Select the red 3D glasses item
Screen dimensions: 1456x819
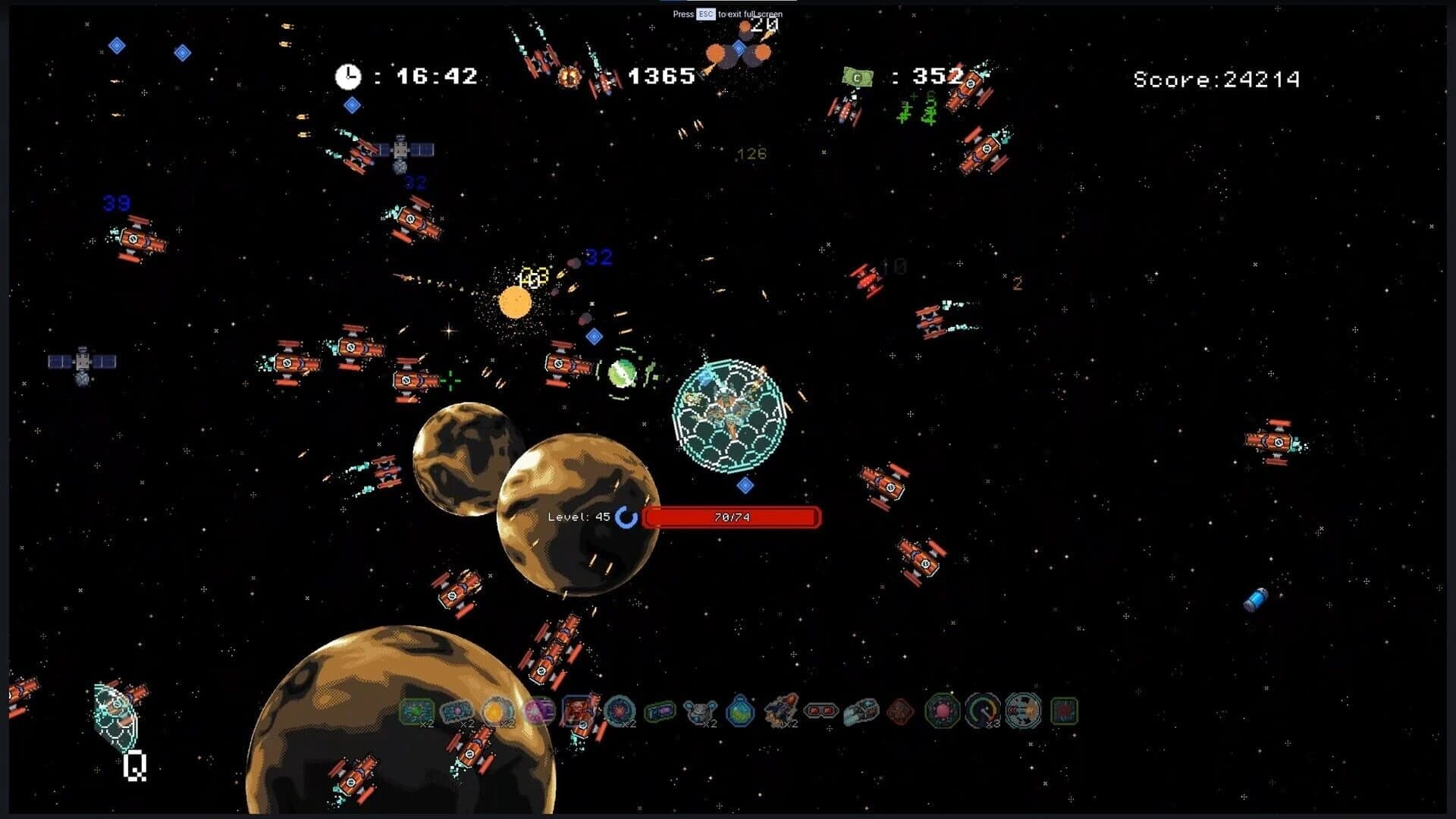821,710
